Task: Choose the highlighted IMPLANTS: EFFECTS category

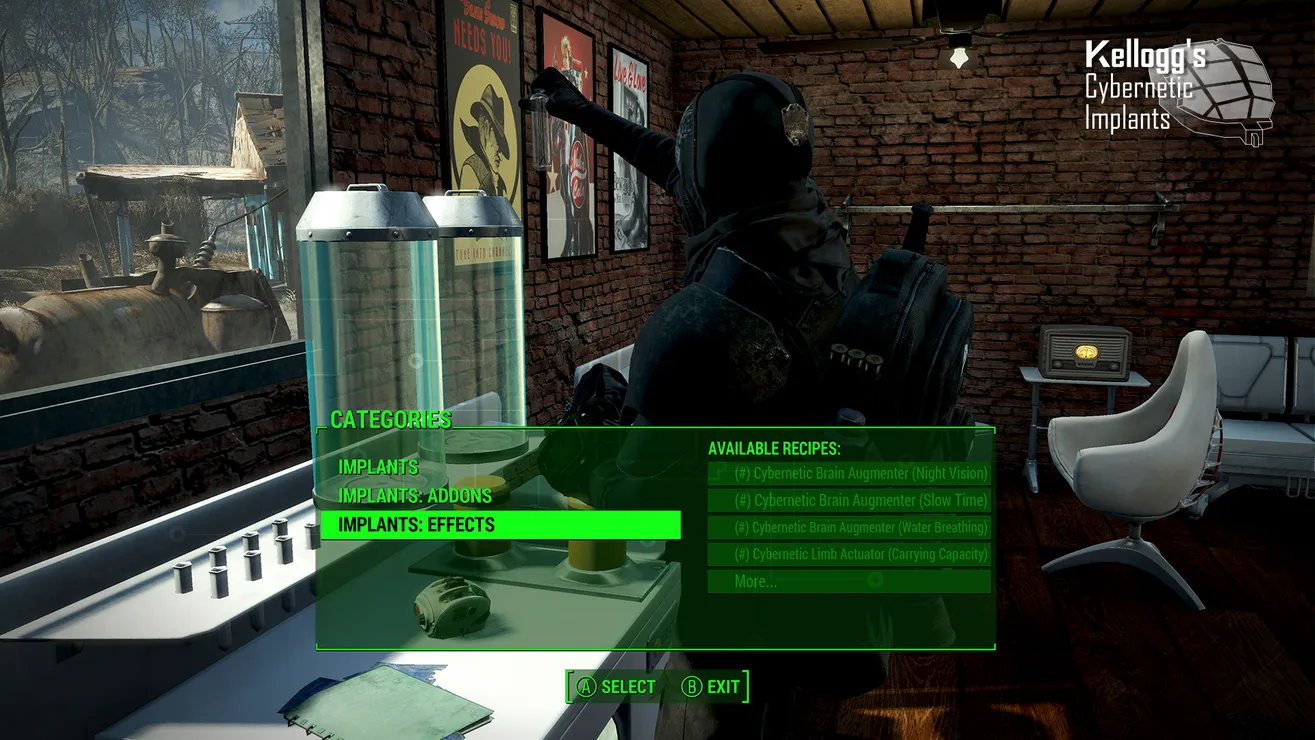Action: (x=500, y=525)
